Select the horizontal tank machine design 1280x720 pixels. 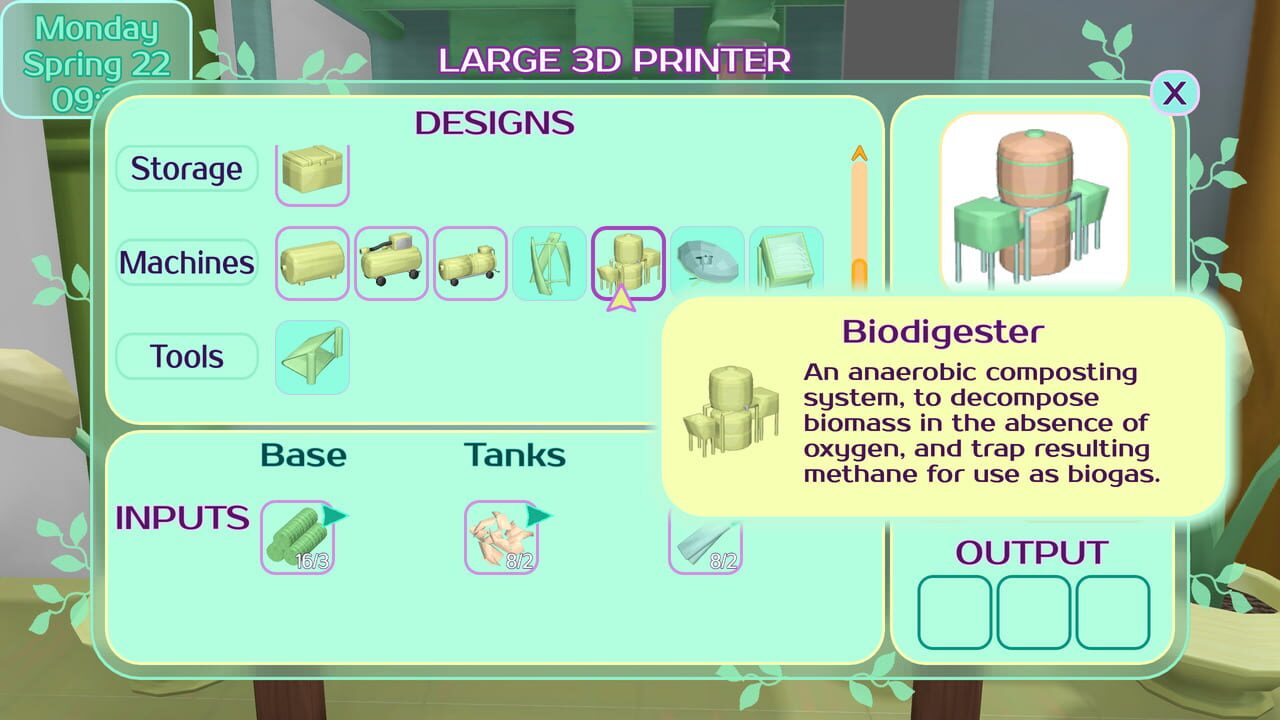click(x=312, y=263)
